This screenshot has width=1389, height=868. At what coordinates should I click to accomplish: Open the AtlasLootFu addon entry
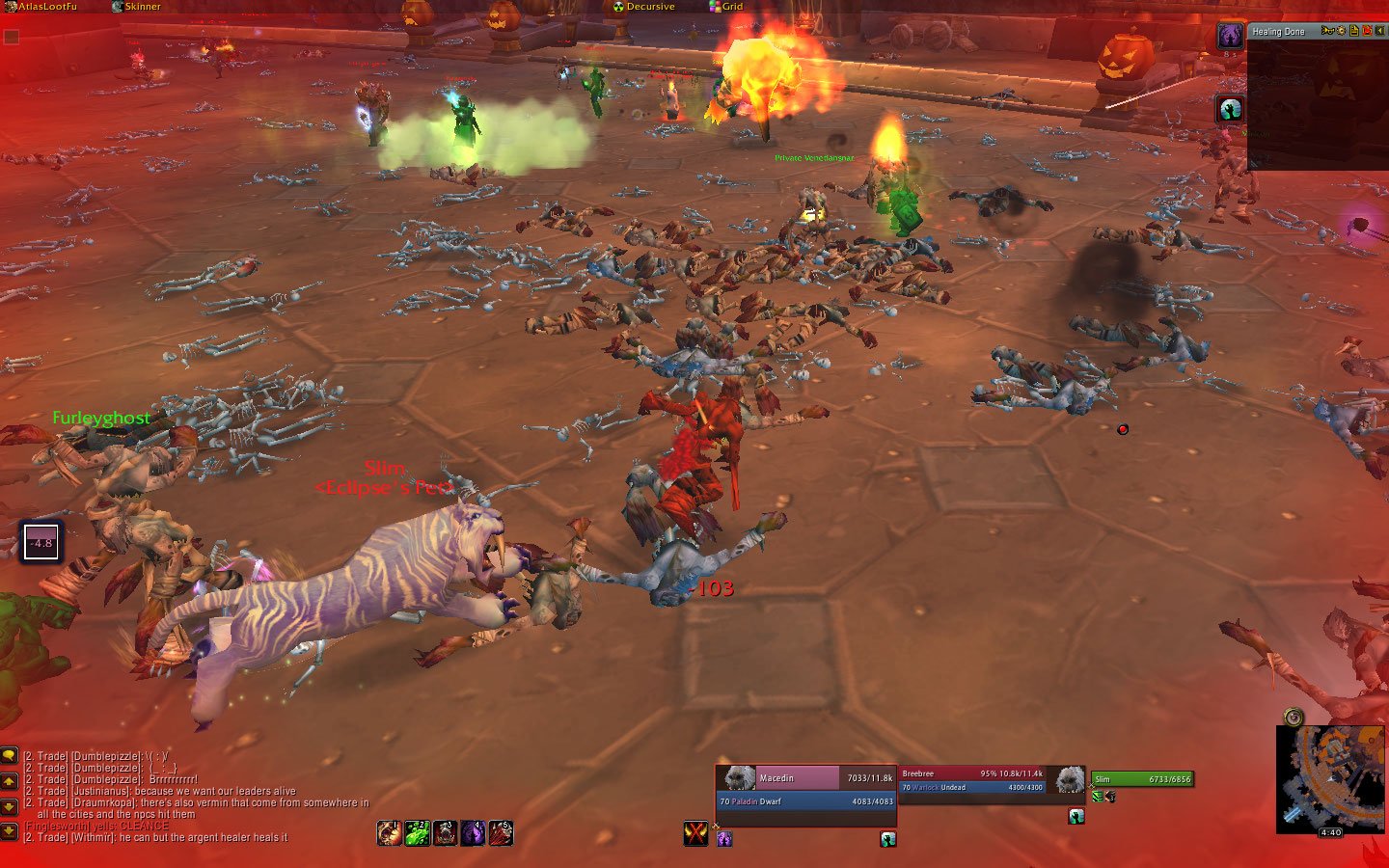pos(45,7)
